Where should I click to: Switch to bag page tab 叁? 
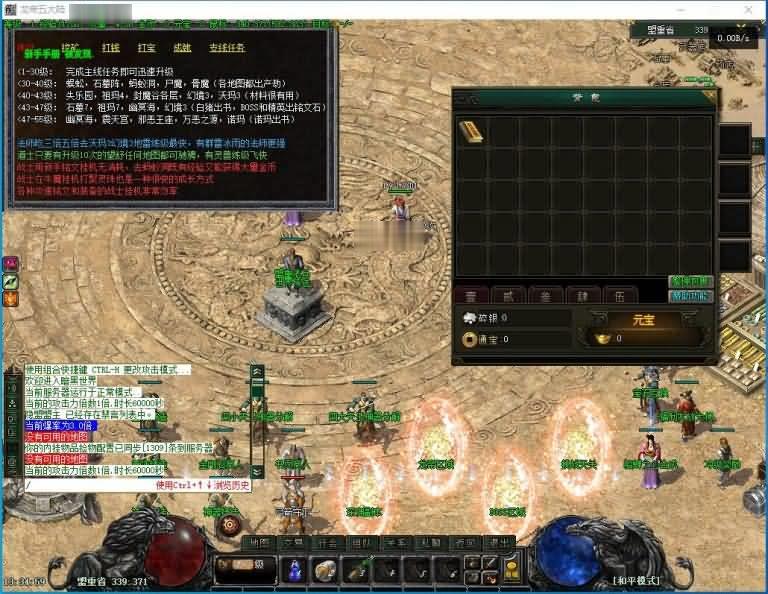[x=545, y=295]
